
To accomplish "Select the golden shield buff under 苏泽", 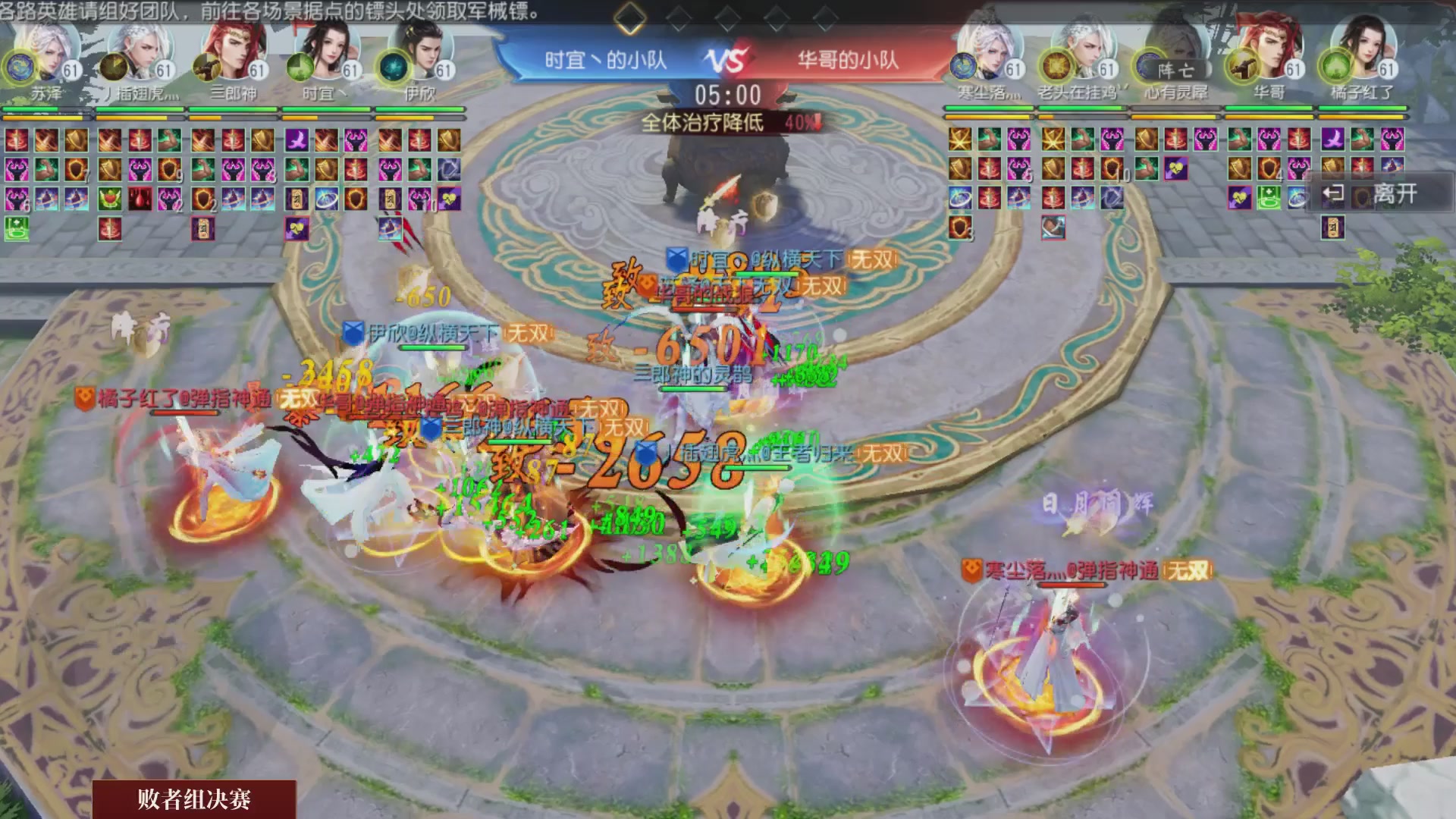I will [x=77, y=142].
